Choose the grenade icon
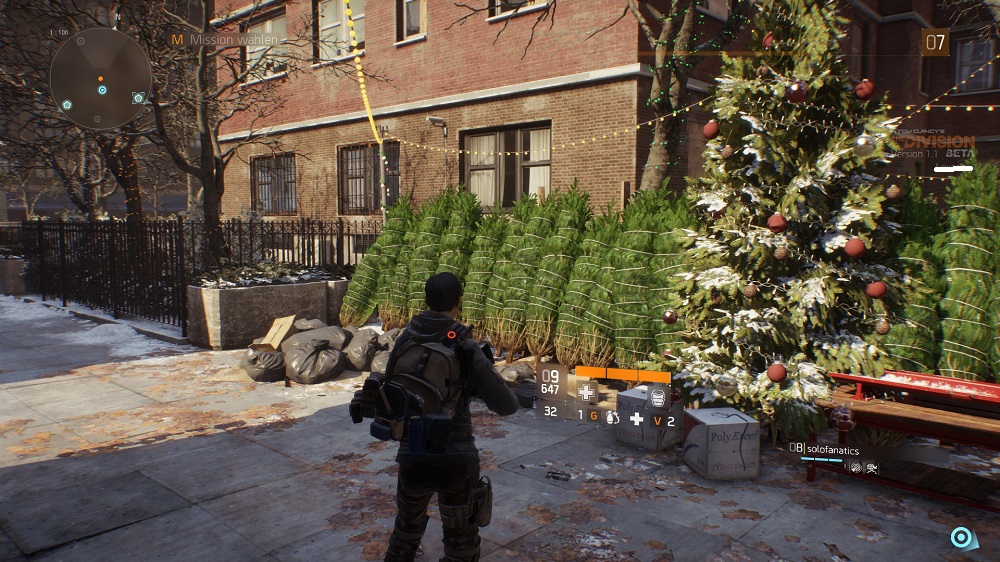1000x562 pixels. pyautogui.click(x=611, y=414)
